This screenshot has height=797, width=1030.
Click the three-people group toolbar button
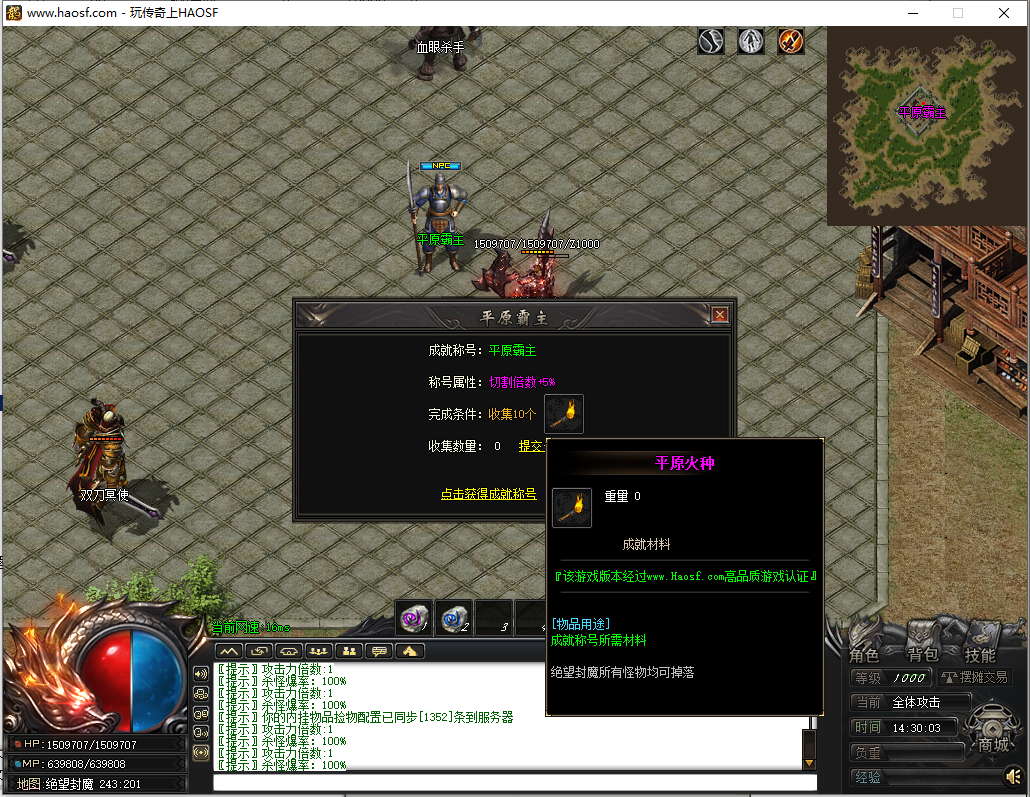[x=319, y=651]
